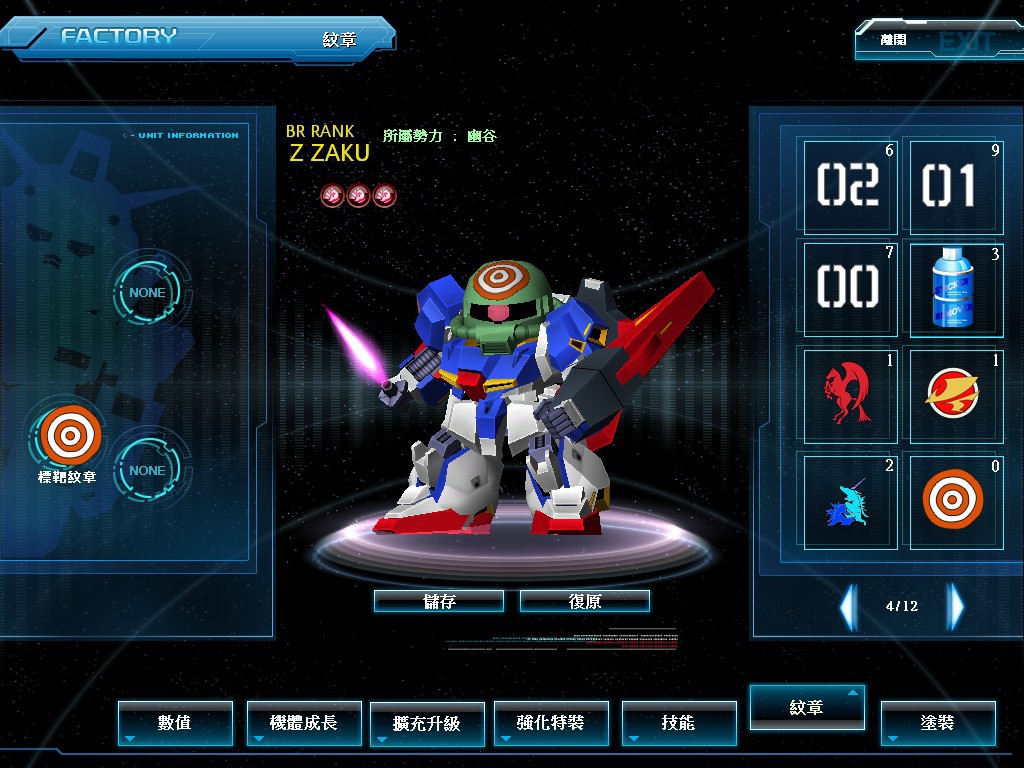Click the equipped 標靶紋章 emblem slot
Image resolution: width=1024 pixels, height=768 pixels.
[x=70, y=437]
